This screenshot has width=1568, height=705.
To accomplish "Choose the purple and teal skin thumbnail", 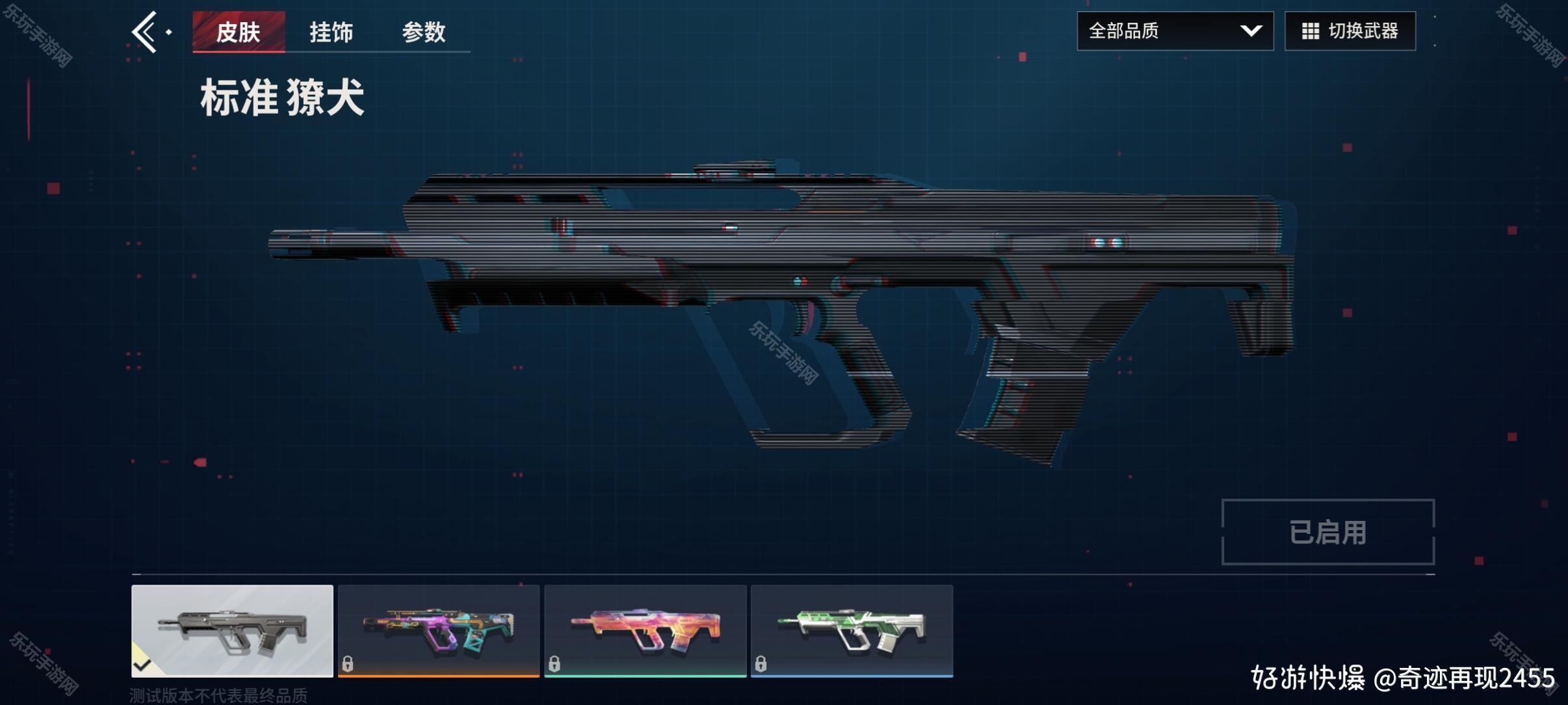I will click(x=439, y=630).
